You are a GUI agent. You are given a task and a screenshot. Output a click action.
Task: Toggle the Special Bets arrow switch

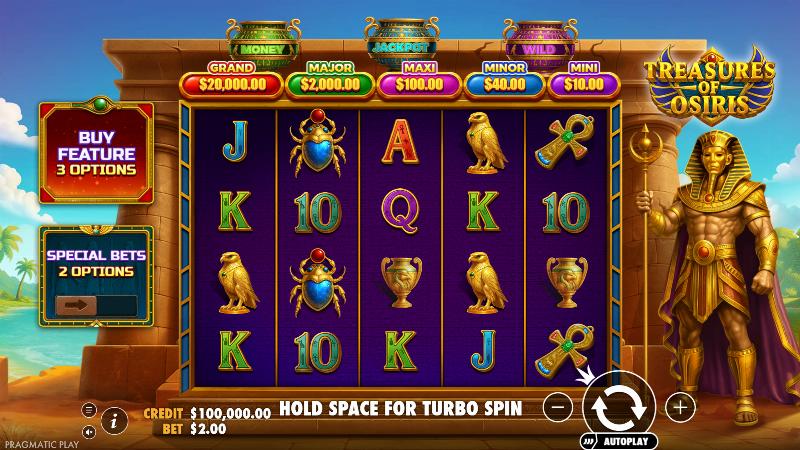[76, 305]
